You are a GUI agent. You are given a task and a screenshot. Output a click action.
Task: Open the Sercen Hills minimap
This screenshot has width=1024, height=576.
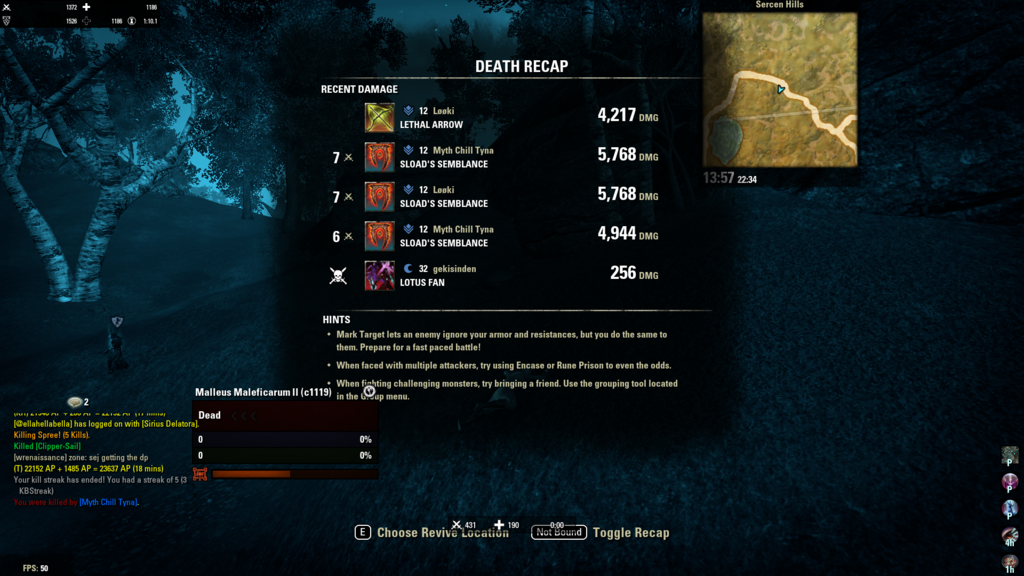(x=779, y=89)
